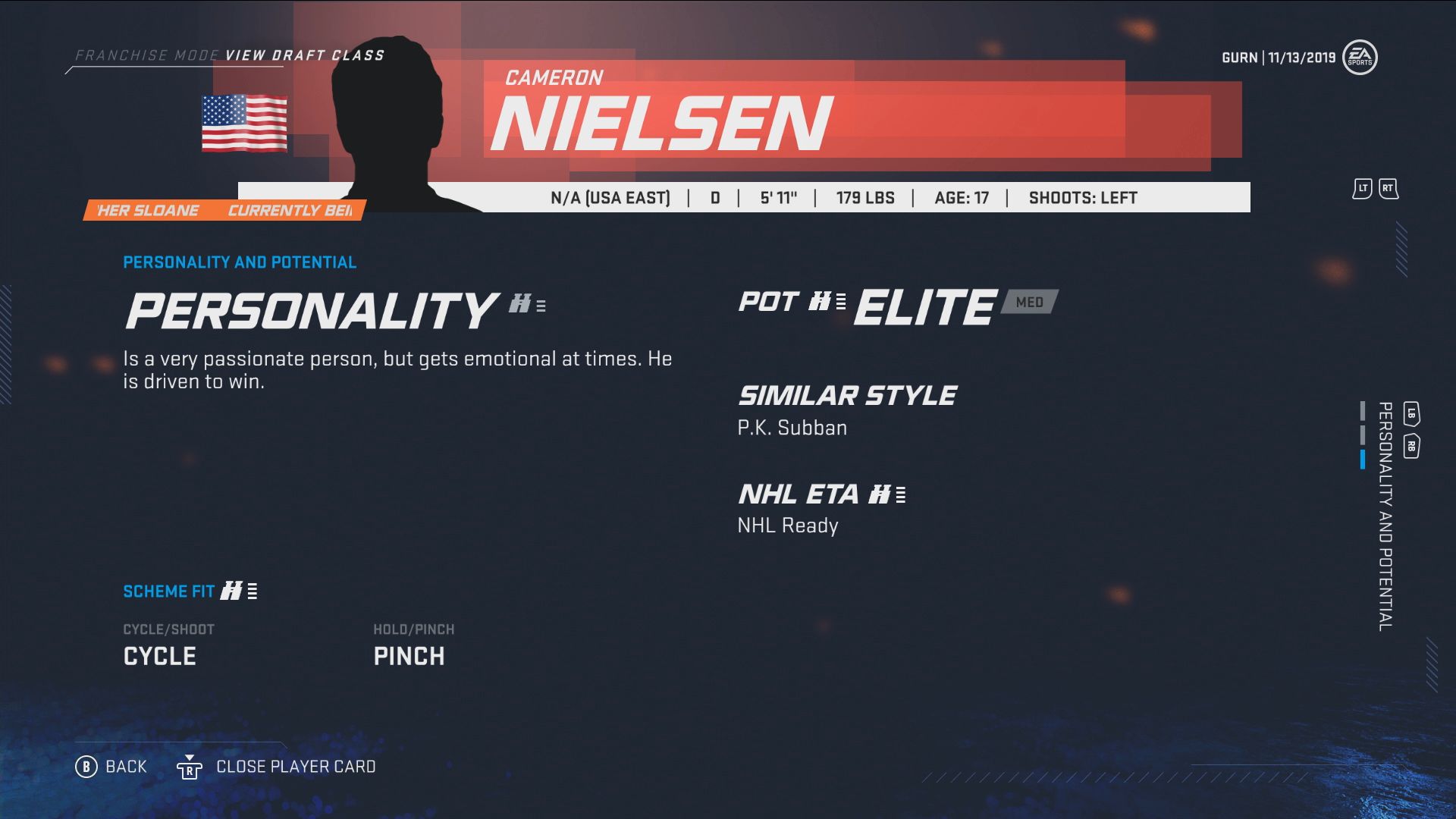Open the orange news ticker banner
The height and width of the screenshot is (819, 1456).
coord(224,210)
